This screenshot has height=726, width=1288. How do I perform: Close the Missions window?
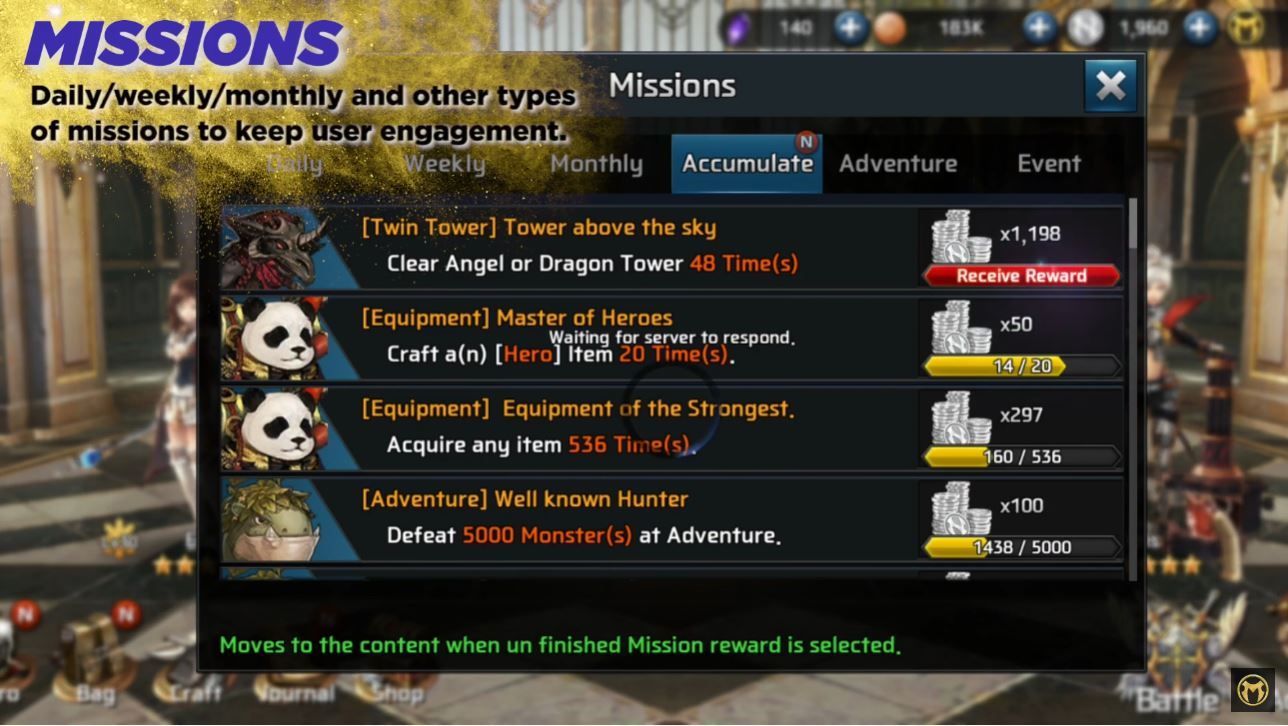tap(1110, 86)
